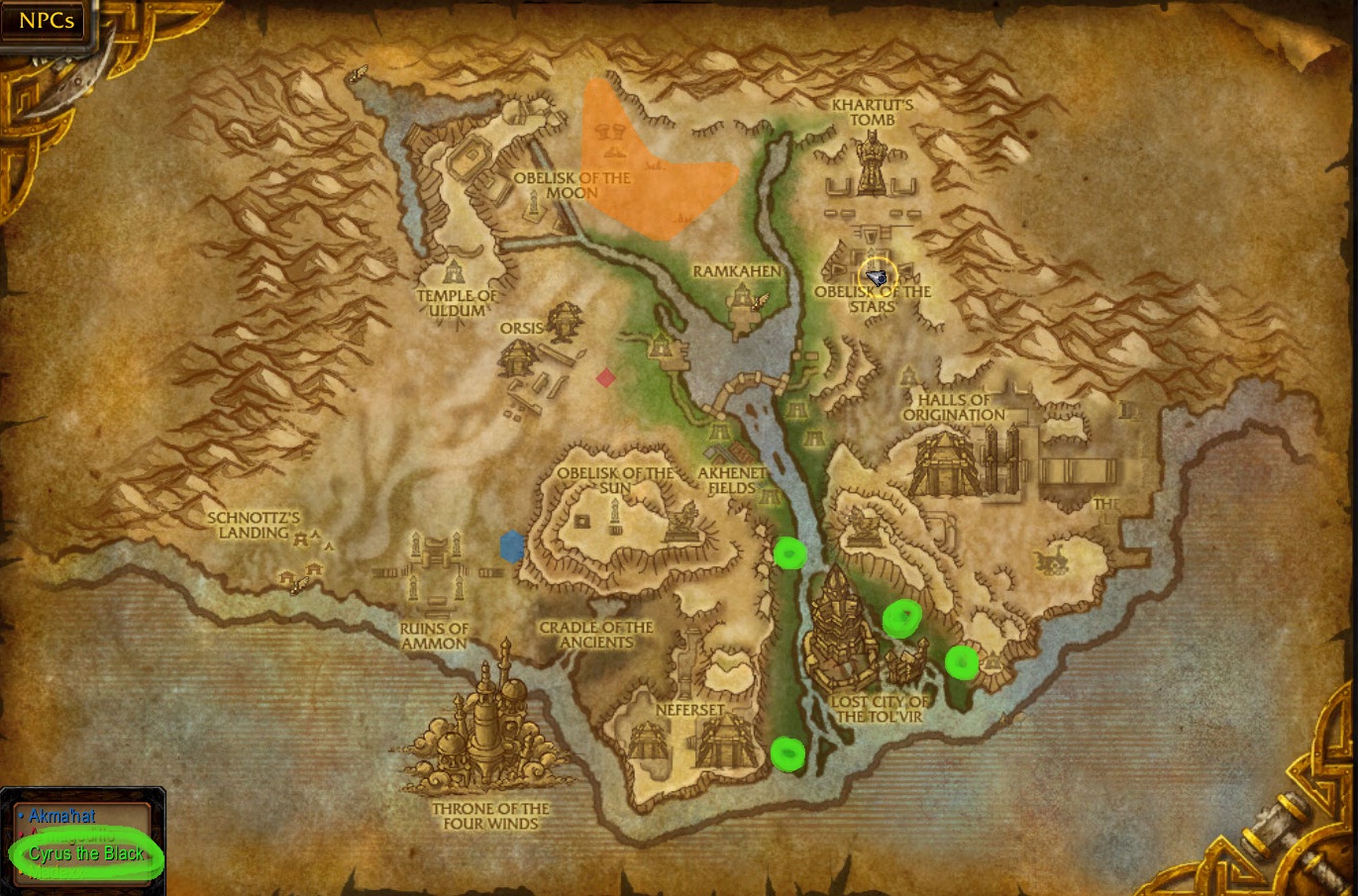Toggle the Armagedillo entry in the legend

(69, 835)
